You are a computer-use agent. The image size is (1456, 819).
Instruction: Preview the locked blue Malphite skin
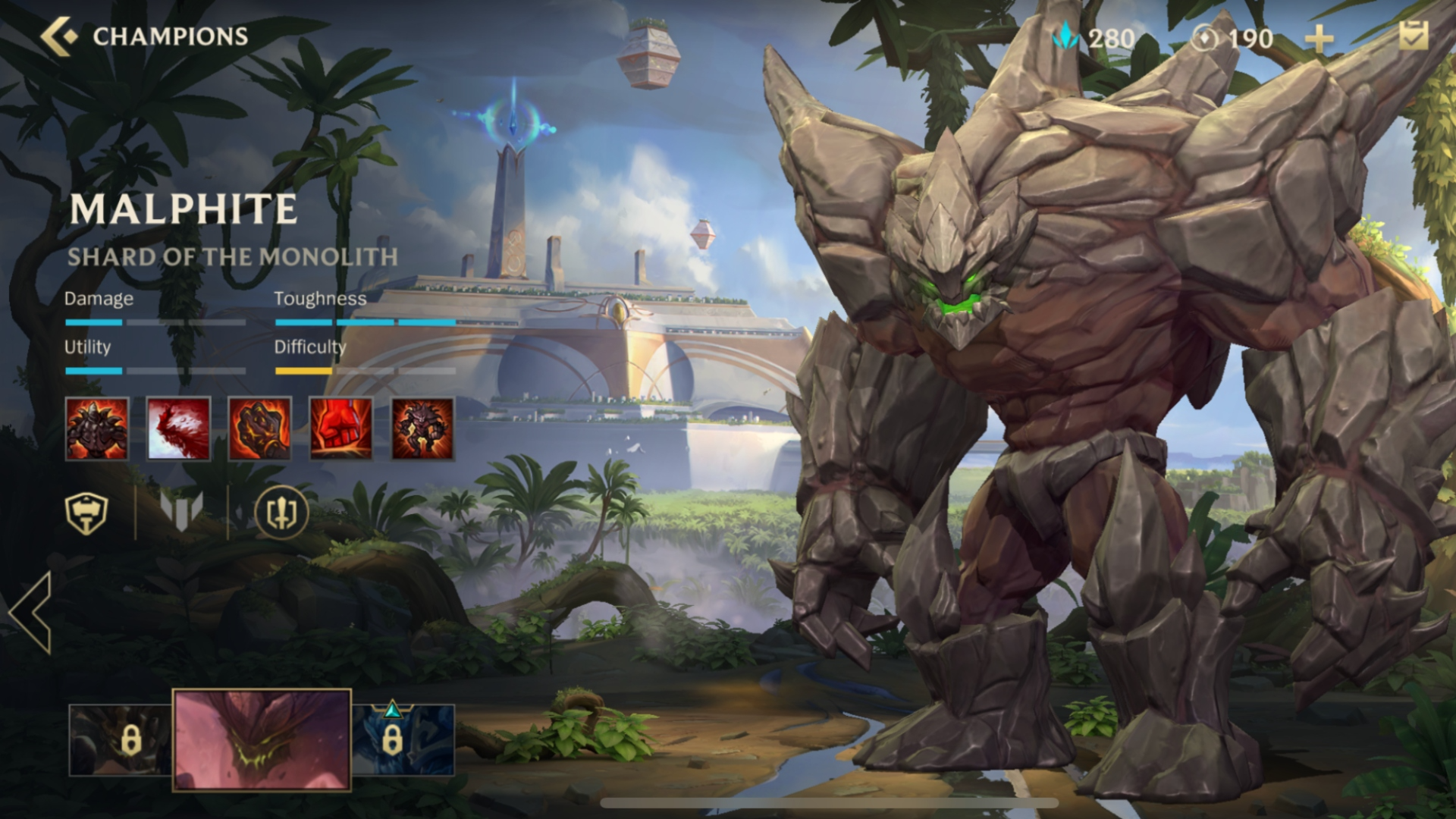(x=403, y=740)
